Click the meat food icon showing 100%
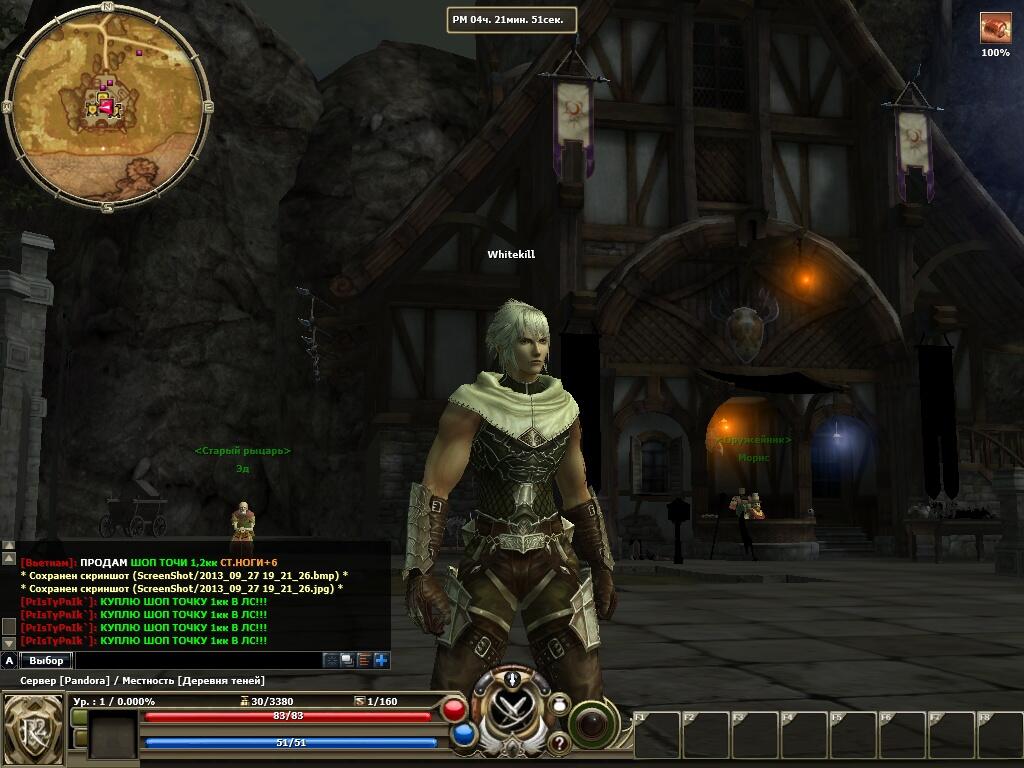Image resolution: width=1024 pixels, height=768 pixels. pyautogui.click(x=995, y=28)
